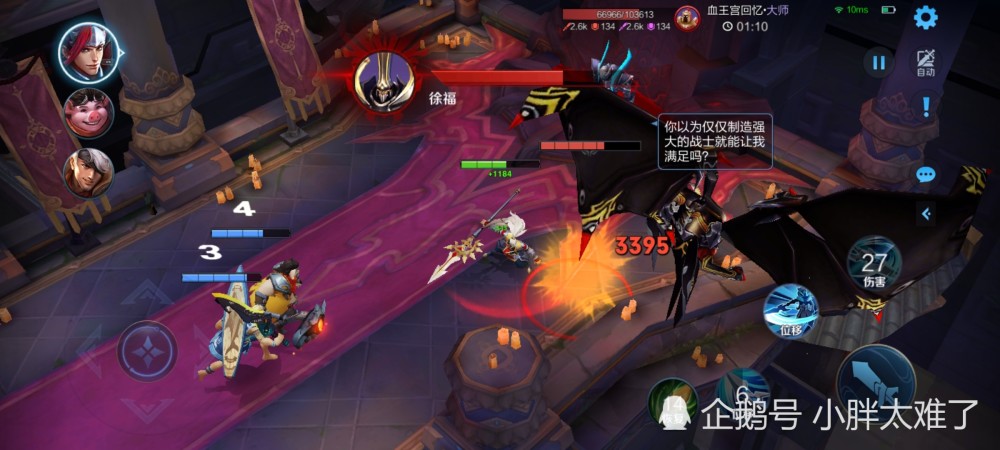This screenshot has height=450, width=1000.
Task: Activate the 伤害 damage skill
Action: point(874,264)
